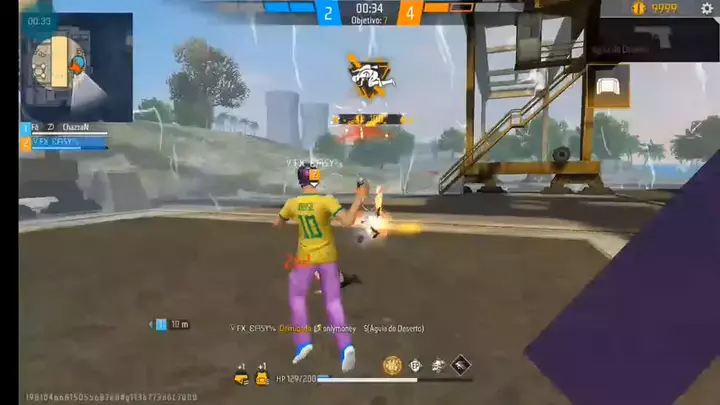
Task: Open the settings gear icon
Action: [707, 9]
